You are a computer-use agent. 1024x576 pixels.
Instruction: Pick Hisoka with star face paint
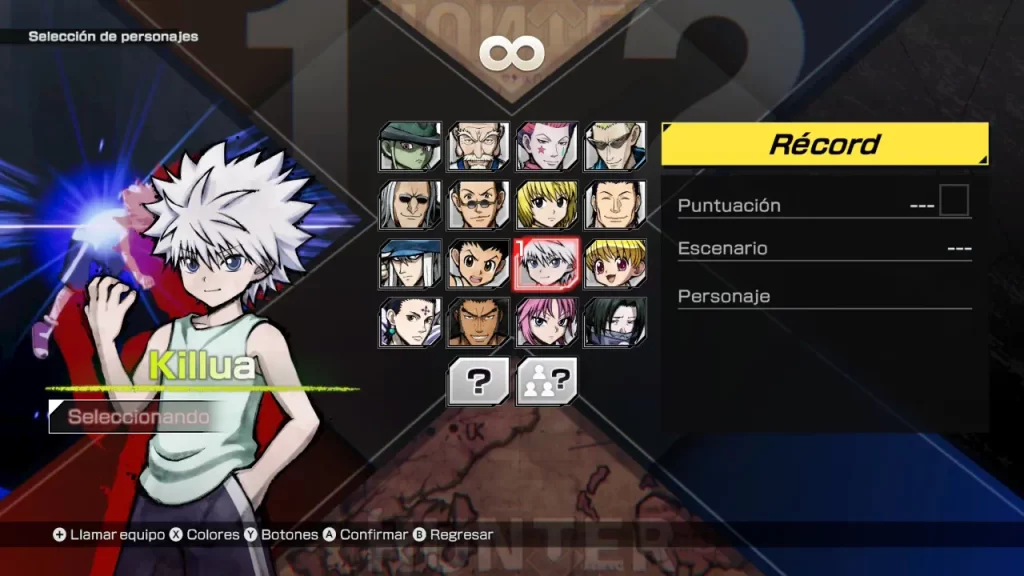[546, 147]
